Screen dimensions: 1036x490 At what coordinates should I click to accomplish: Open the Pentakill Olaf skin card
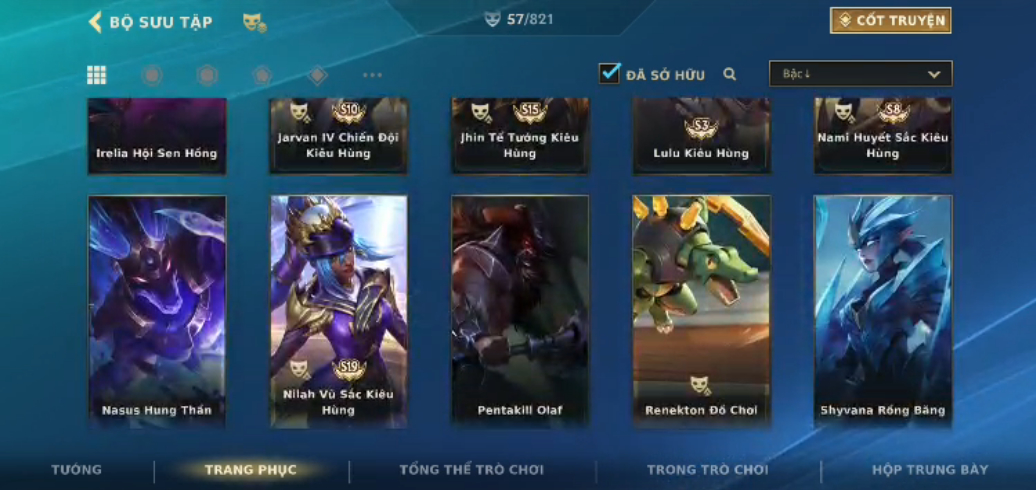[x=520, y=311]
